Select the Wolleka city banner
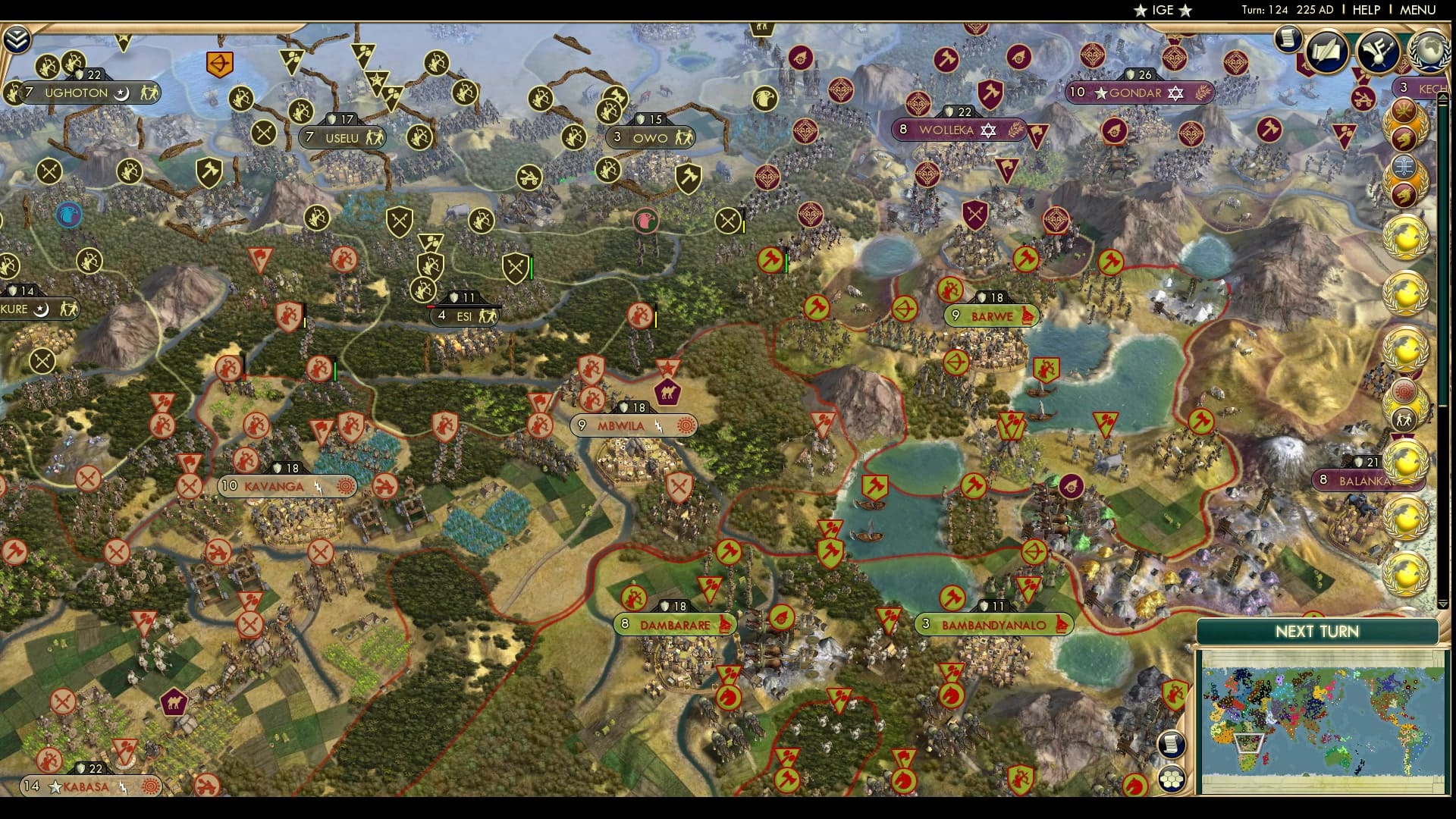Image resolution: width=1456 pixels, height=819 pixels. 957,130
